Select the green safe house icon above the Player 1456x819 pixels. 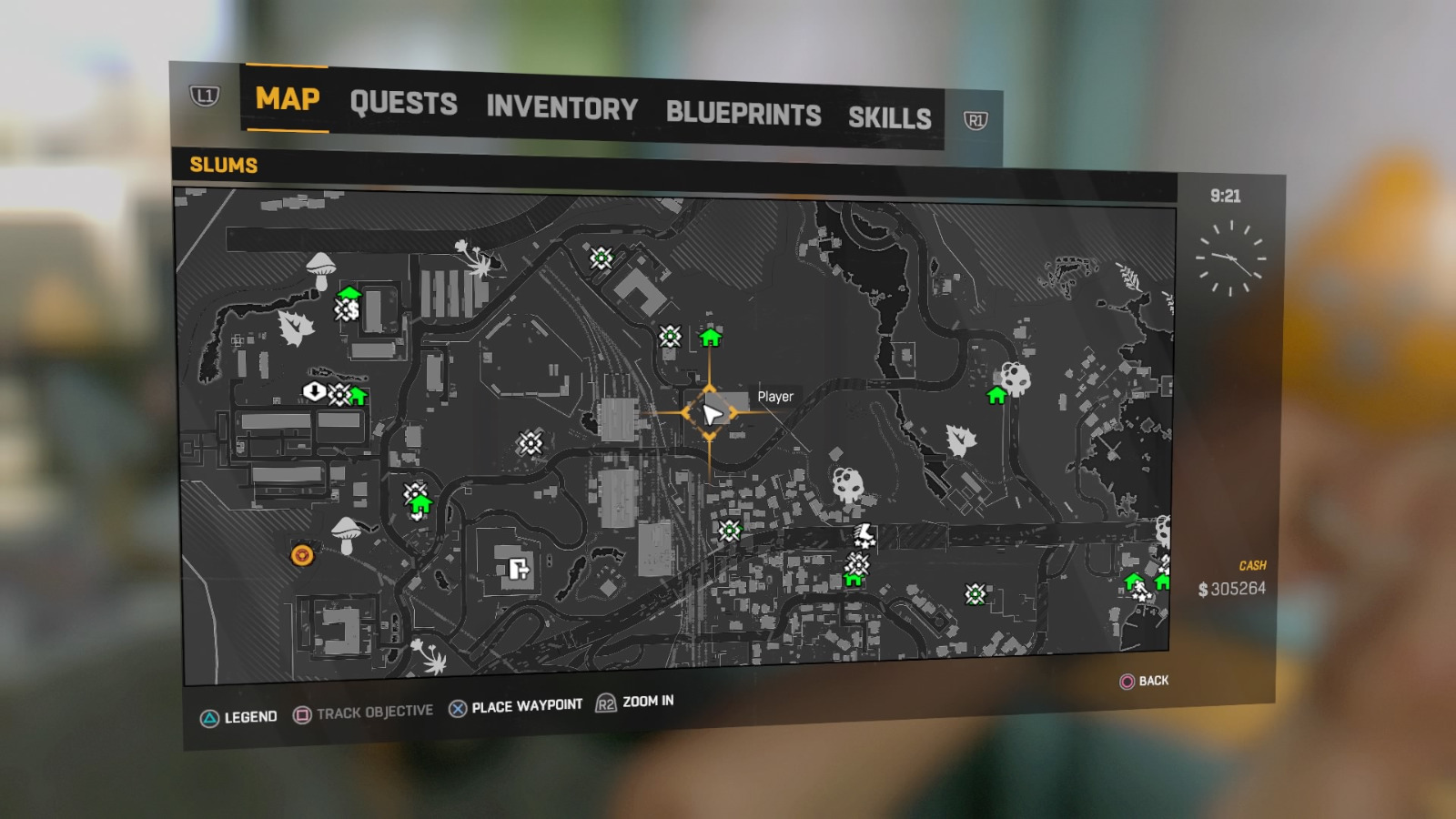tap(711, 338)
